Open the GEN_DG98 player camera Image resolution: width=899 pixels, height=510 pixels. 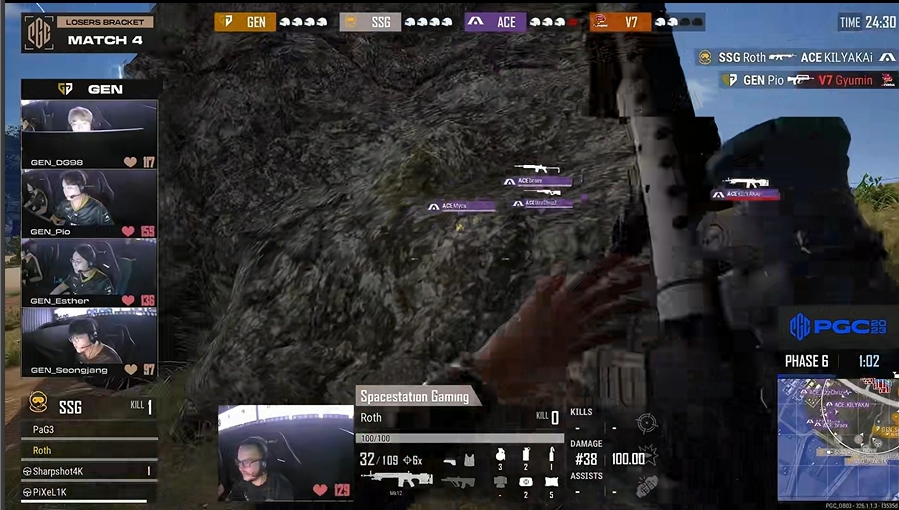(89, 134)
